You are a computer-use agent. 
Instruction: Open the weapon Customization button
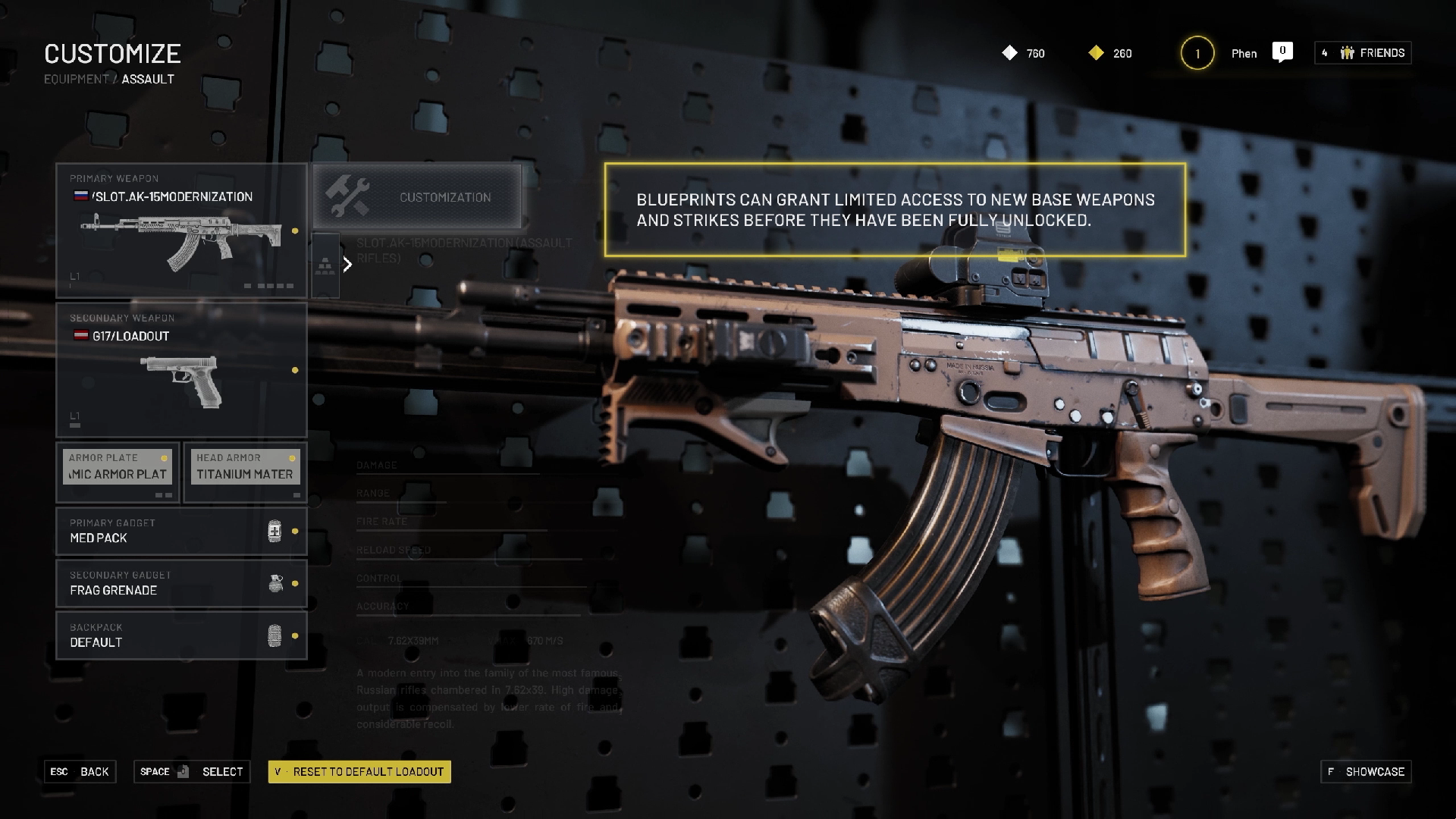[417, 197]
